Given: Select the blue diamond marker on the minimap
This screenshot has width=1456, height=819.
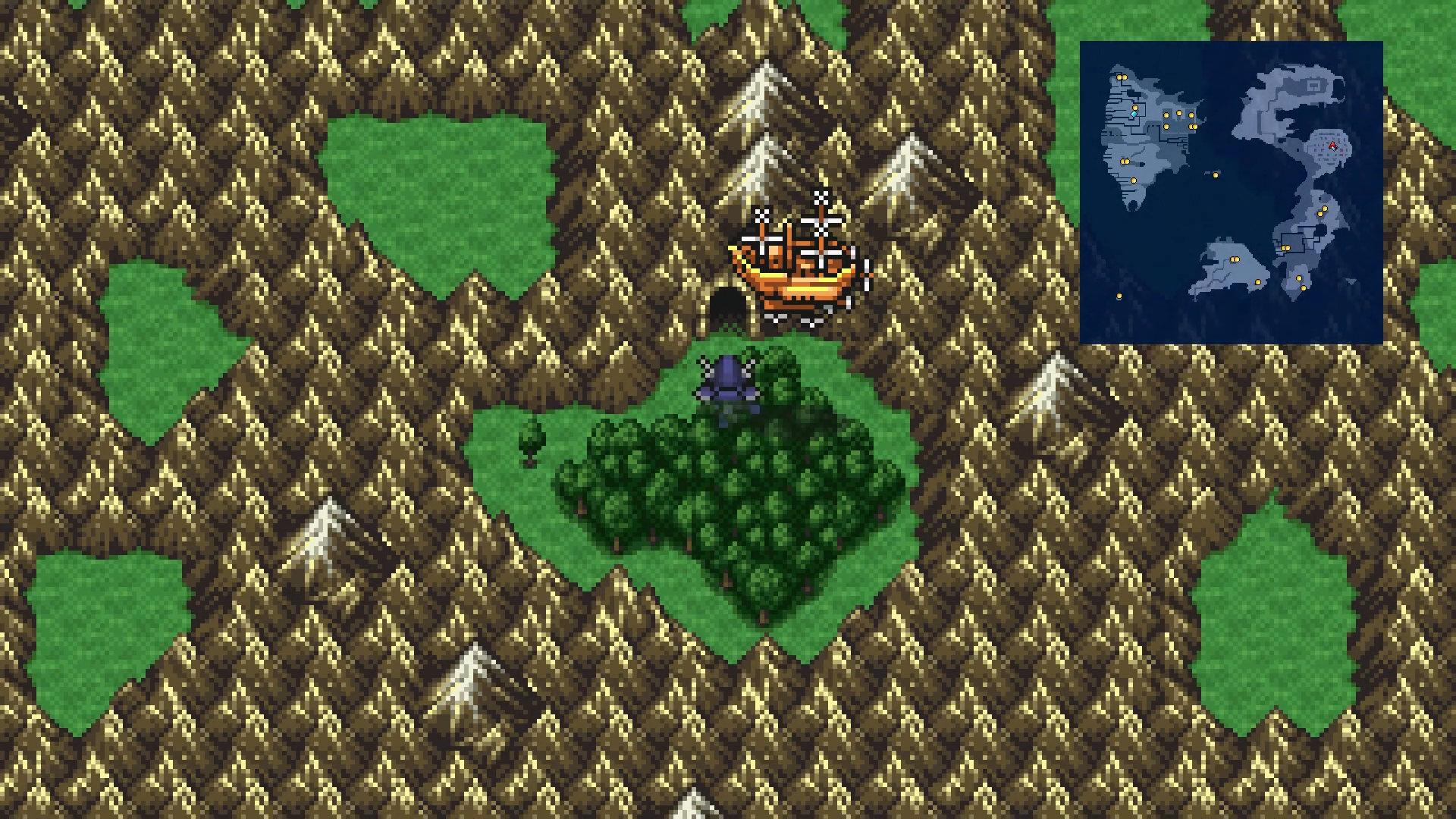Looking at the screenshot, I should pyautogui.click(x=1133, y=114).
